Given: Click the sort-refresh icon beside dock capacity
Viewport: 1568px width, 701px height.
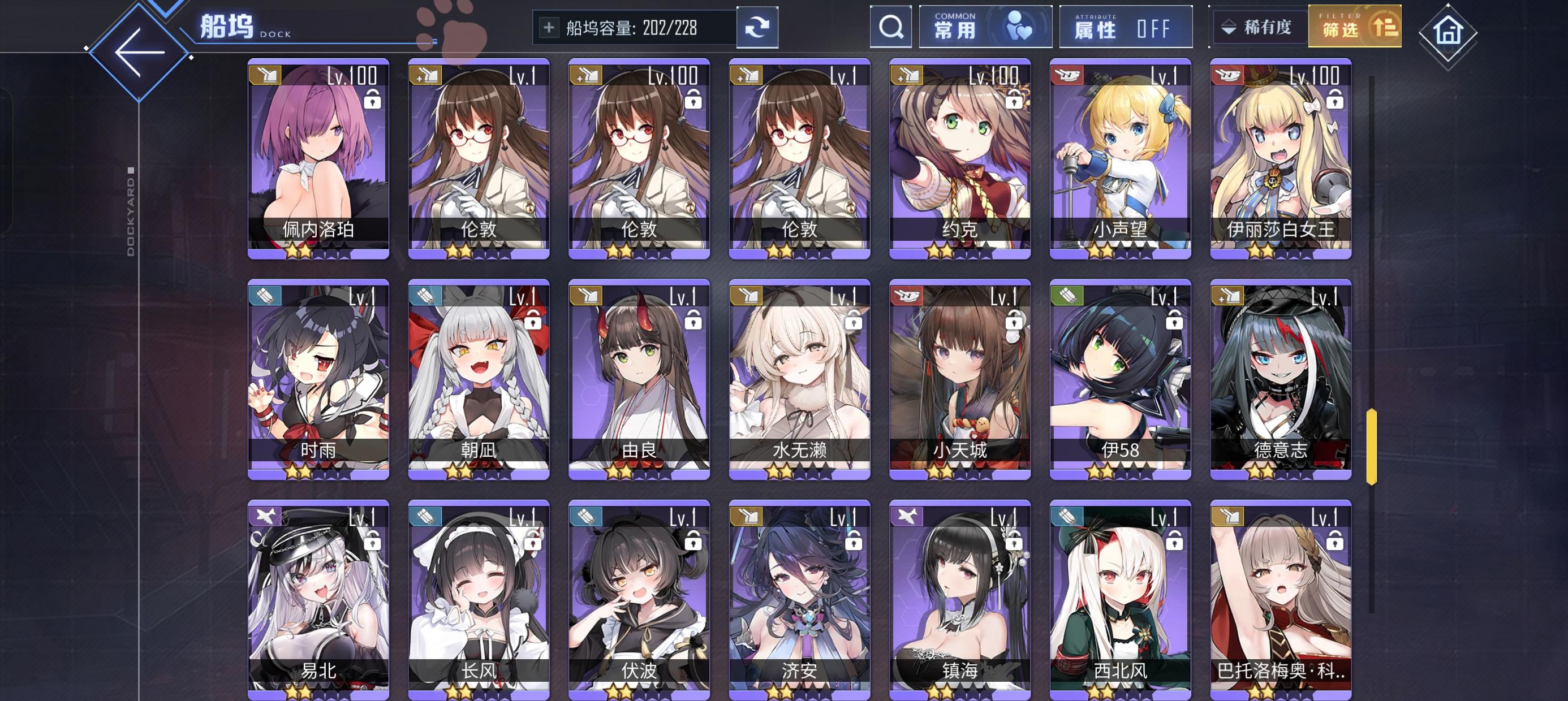Looking at the screenshot, I should point(757,27).
